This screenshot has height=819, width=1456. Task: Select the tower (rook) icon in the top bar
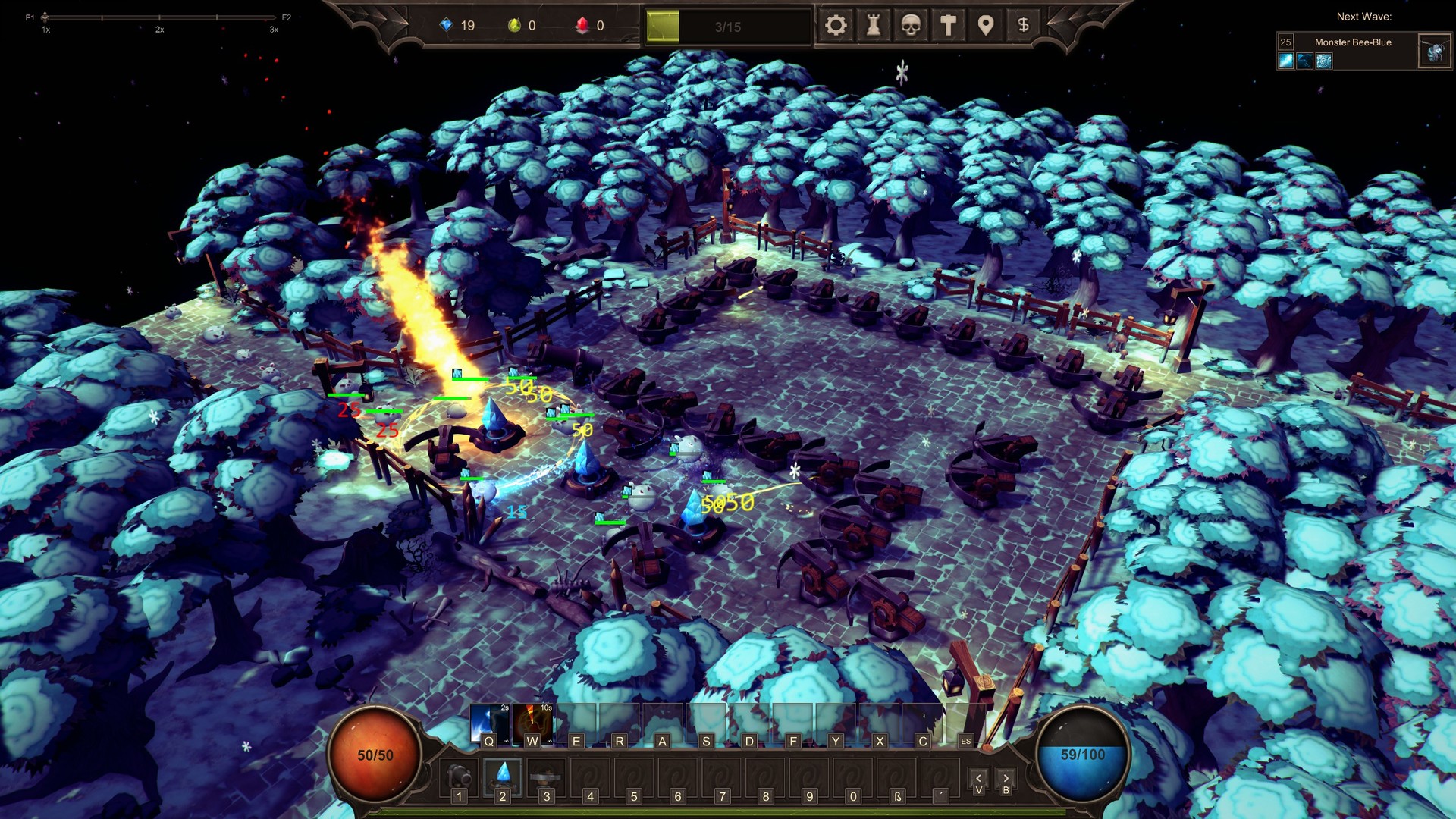(873, 25)
